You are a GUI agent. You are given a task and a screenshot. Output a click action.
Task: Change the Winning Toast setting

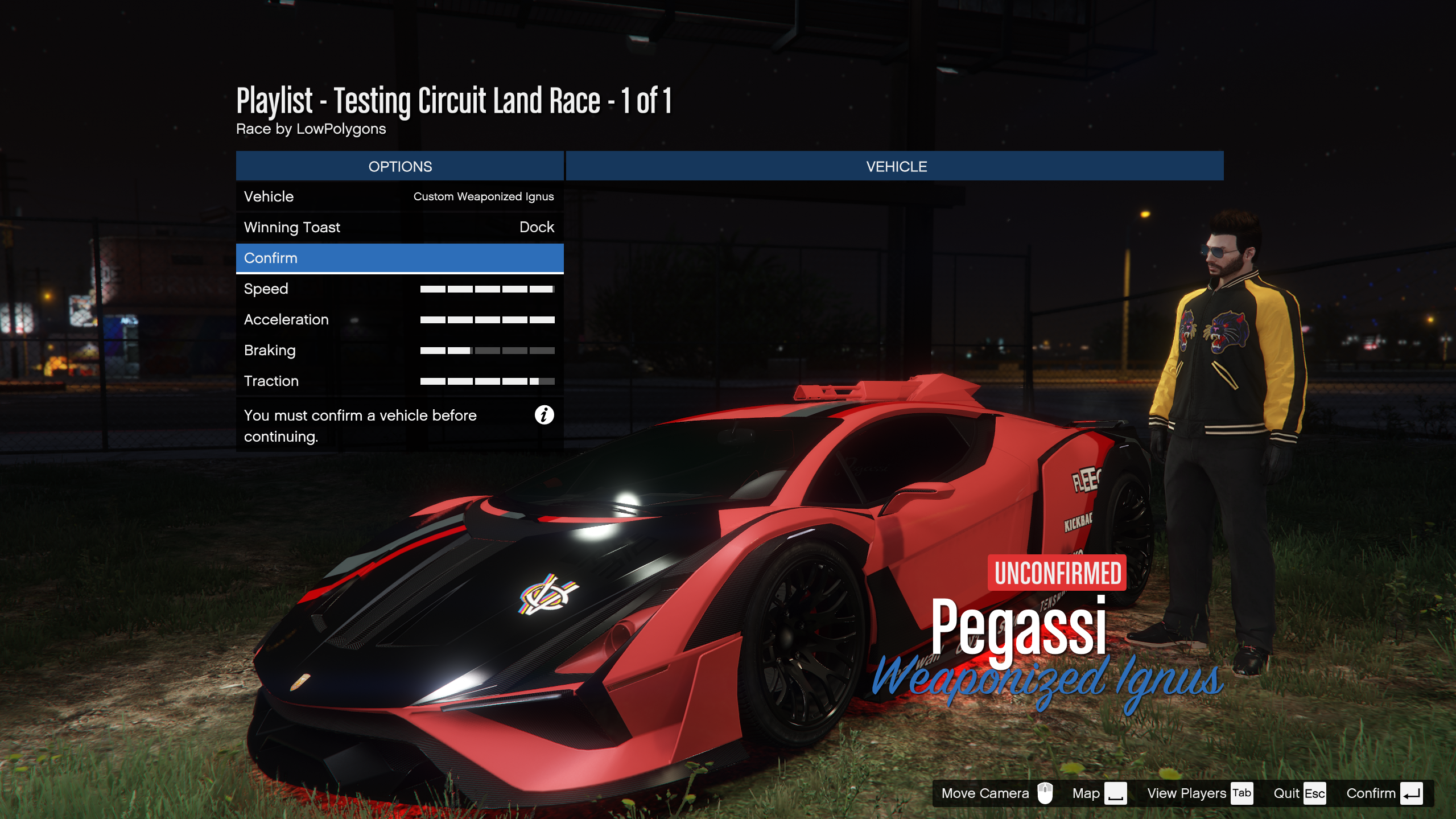(399, 227)
